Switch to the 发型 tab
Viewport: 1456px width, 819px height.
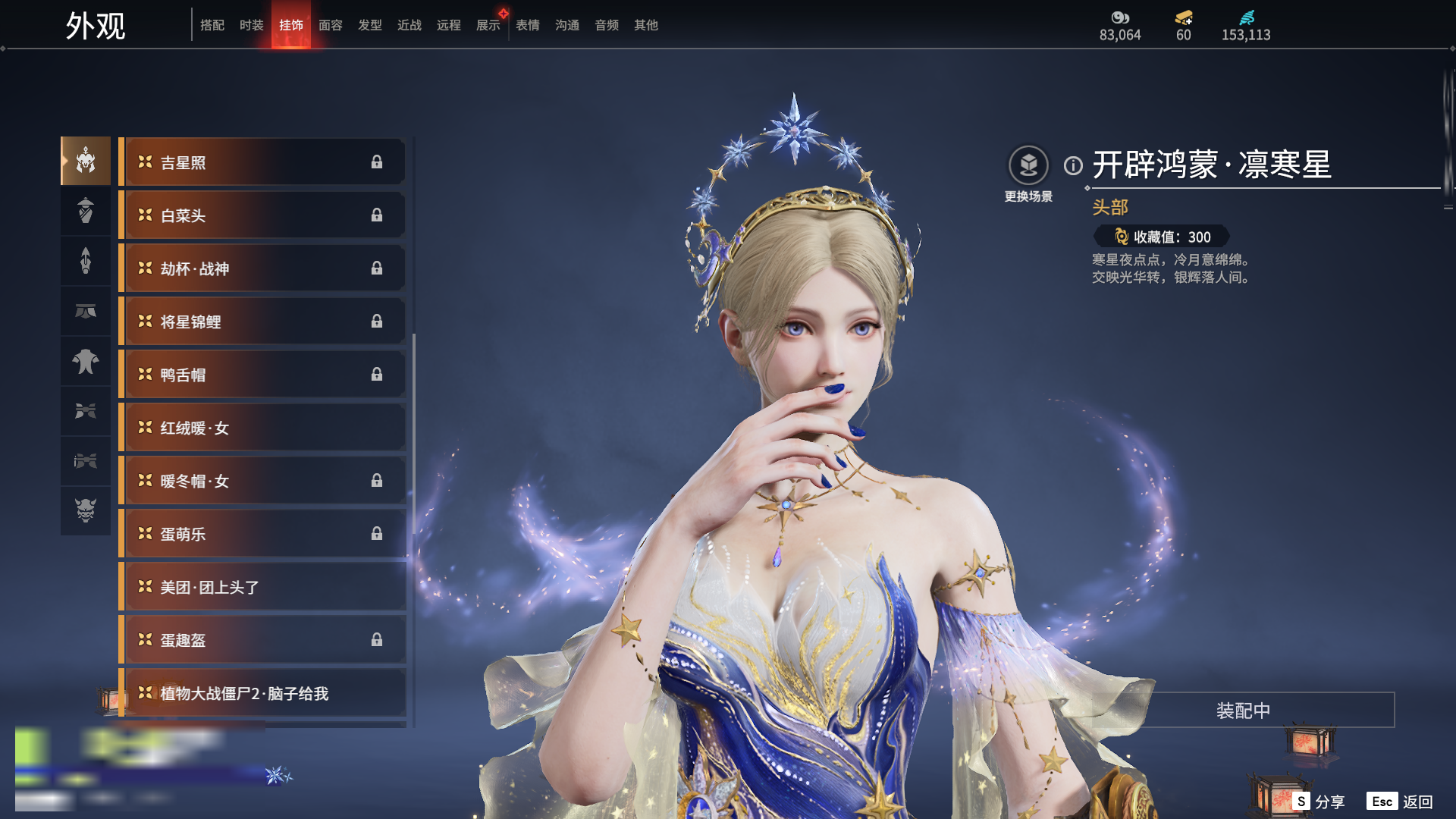click(x=369, y=25)
